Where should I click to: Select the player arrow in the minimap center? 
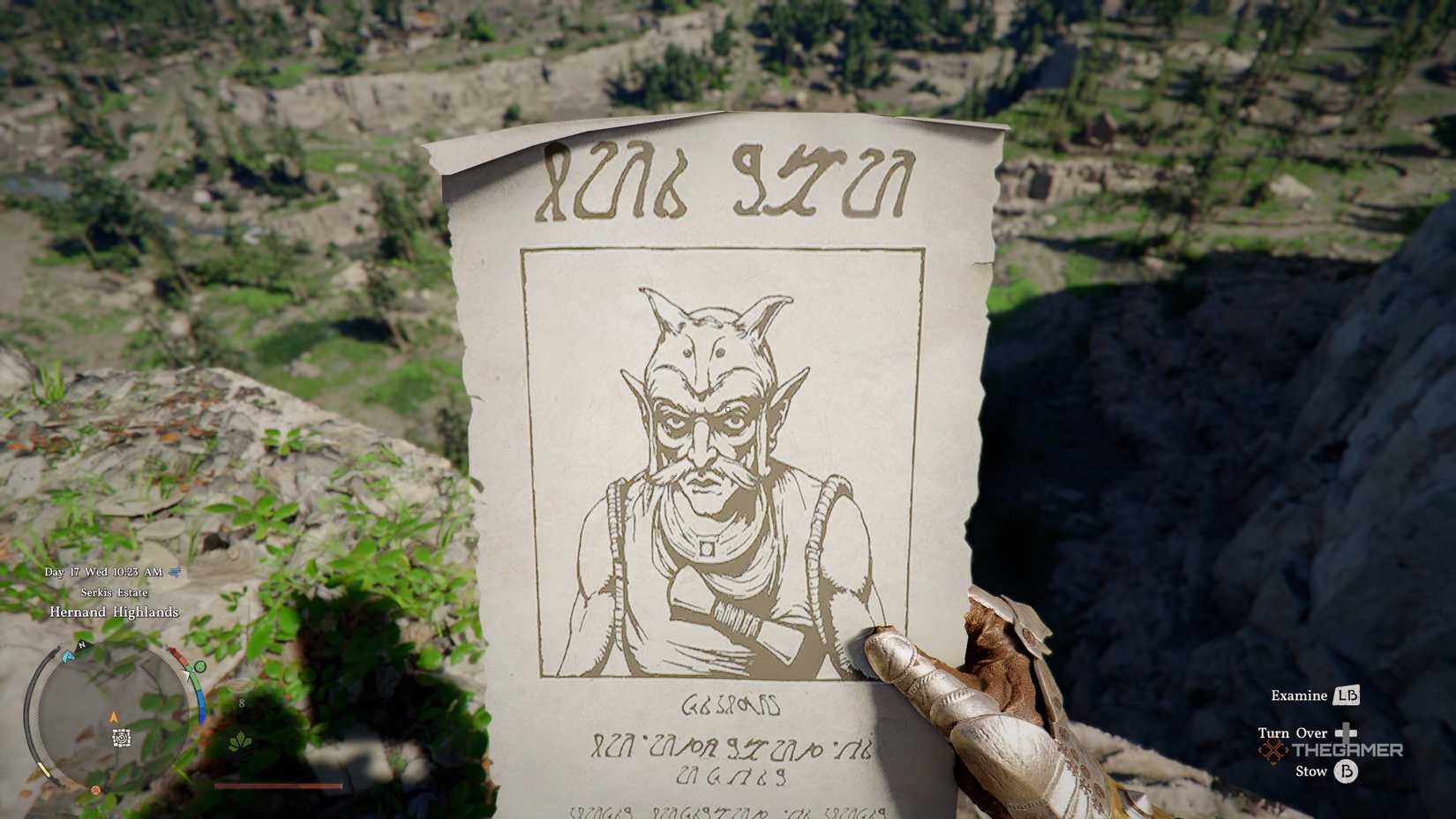114,717
